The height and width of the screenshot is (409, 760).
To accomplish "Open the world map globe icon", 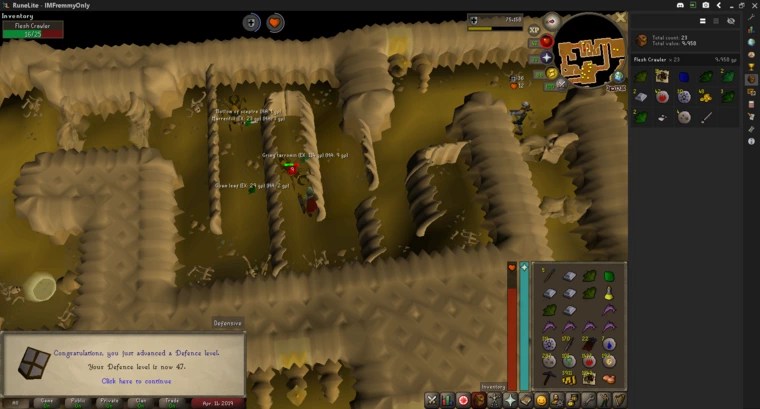I will pyautogui.click(x=618, y=76).
